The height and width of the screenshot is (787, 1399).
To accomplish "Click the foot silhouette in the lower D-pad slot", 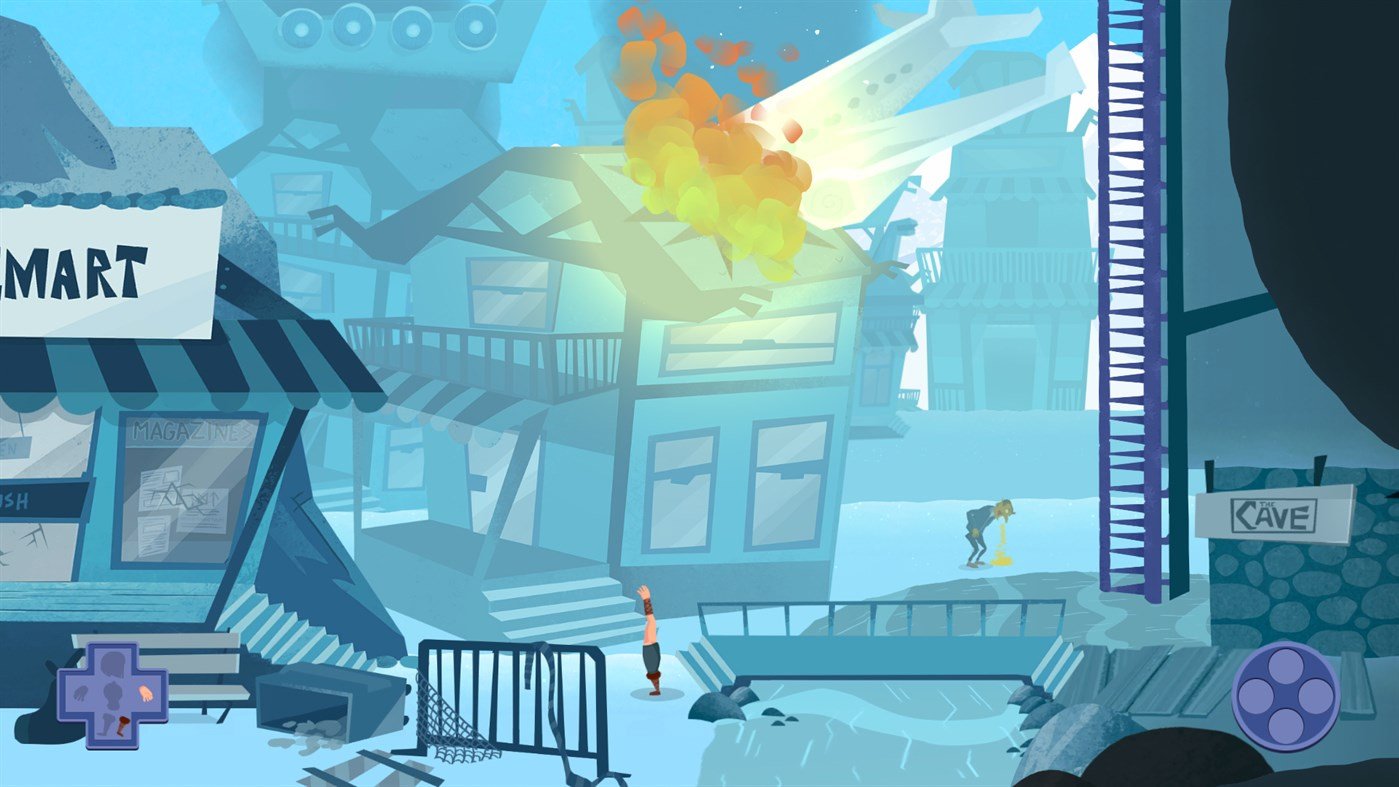I will click(x=106, y=725).
